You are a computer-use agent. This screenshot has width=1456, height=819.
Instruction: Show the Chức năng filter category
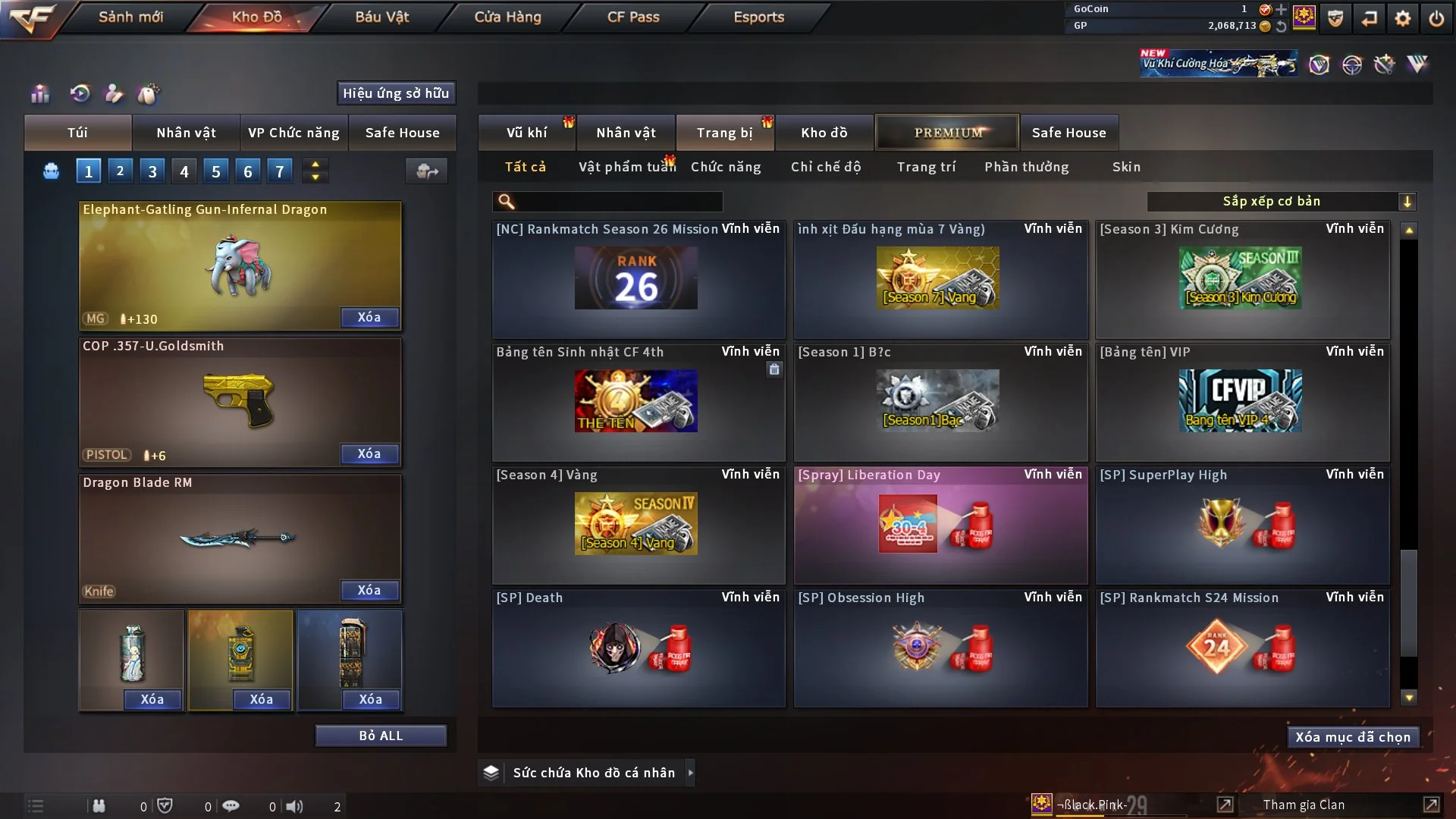726,167
